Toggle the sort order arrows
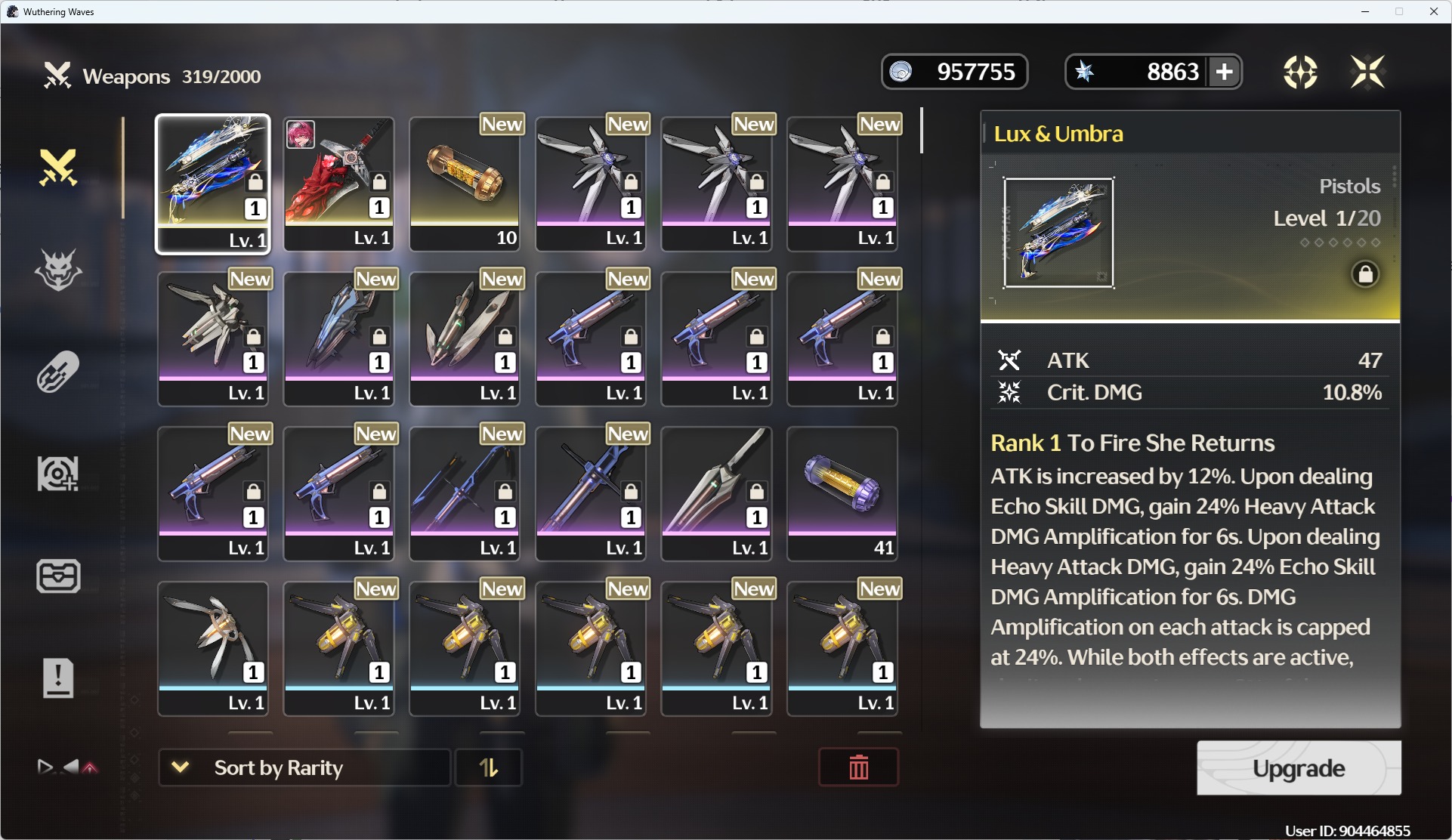The width and height of the screenshot is (1452, 840). [x=489, y=767]
